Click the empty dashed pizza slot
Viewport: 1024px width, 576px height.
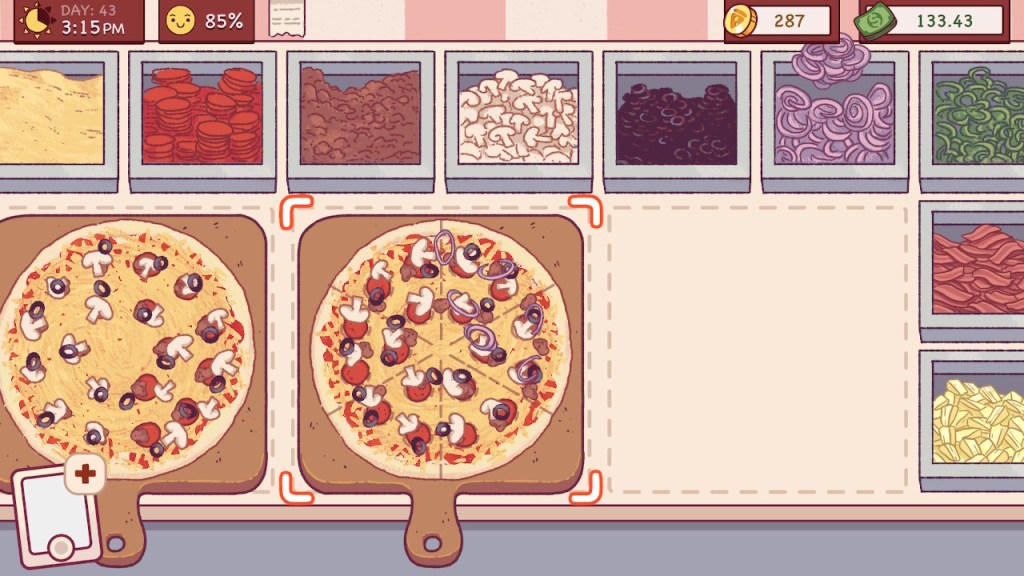point(758,350)
